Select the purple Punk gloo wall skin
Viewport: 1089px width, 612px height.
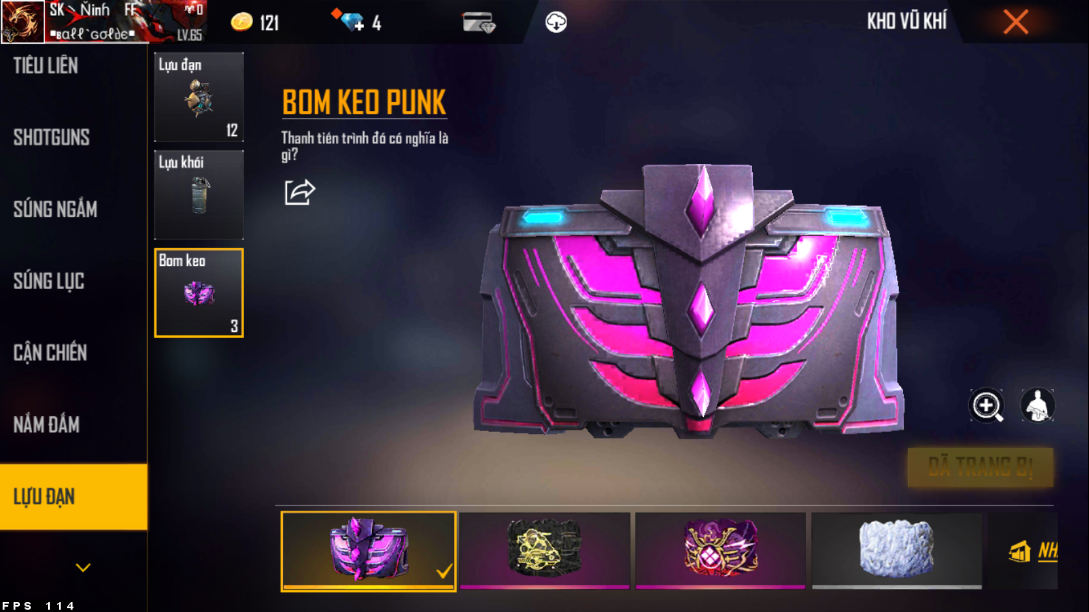click(369, 550)
